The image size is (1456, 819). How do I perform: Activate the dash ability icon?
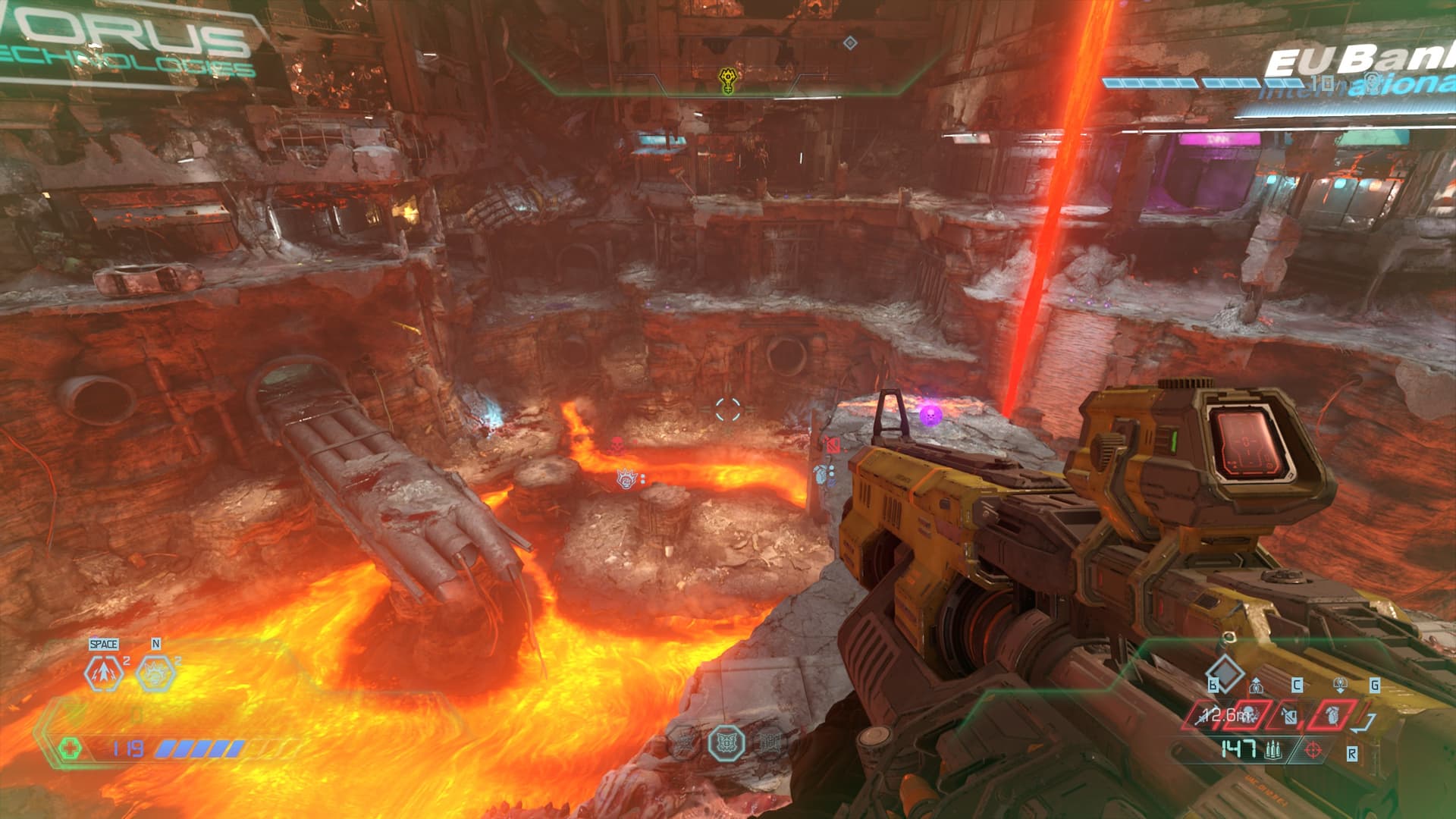point(105,672)
